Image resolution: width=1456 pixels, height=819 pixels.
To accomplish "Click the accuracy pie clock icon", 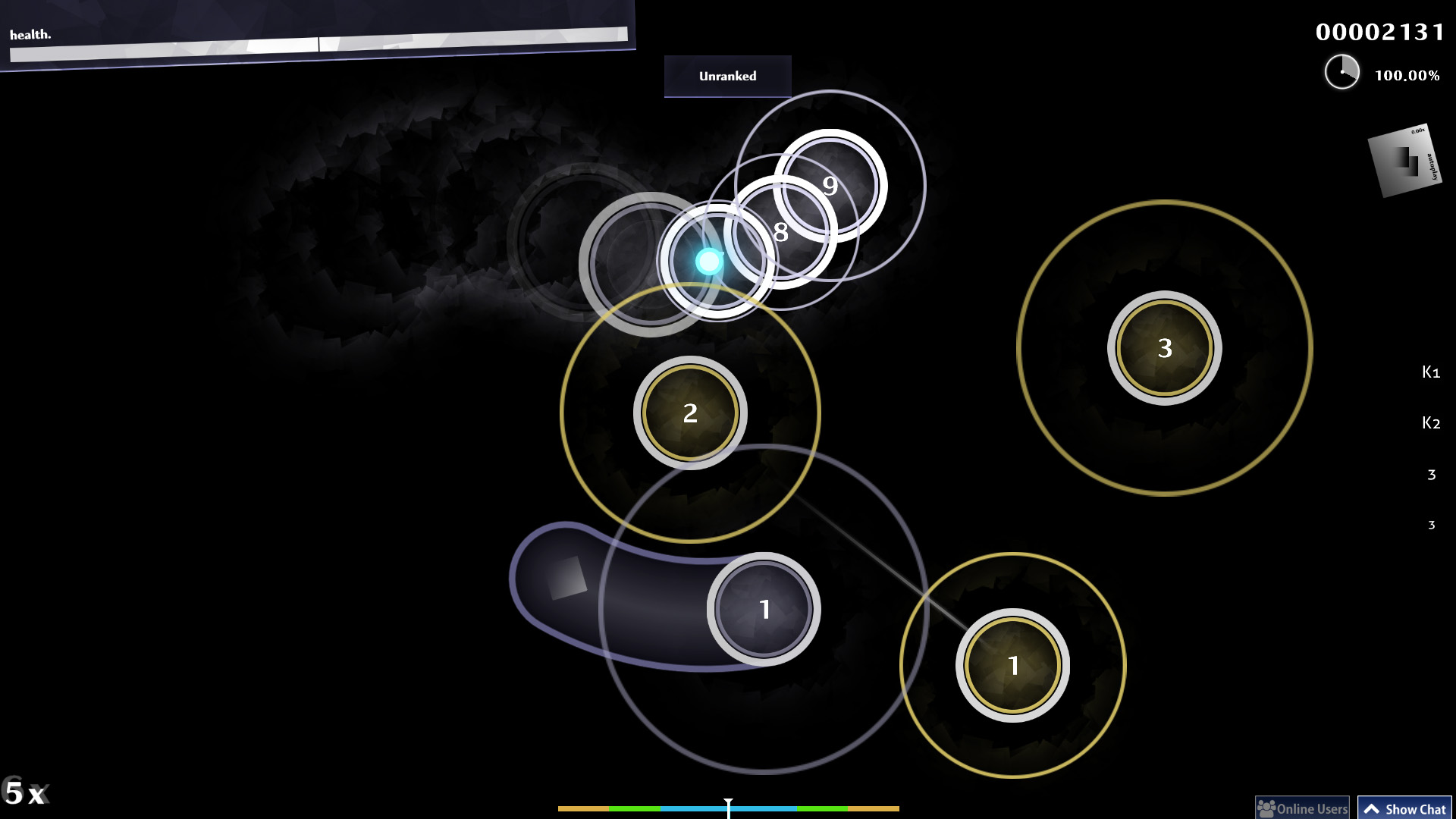I will point(1342,71).
